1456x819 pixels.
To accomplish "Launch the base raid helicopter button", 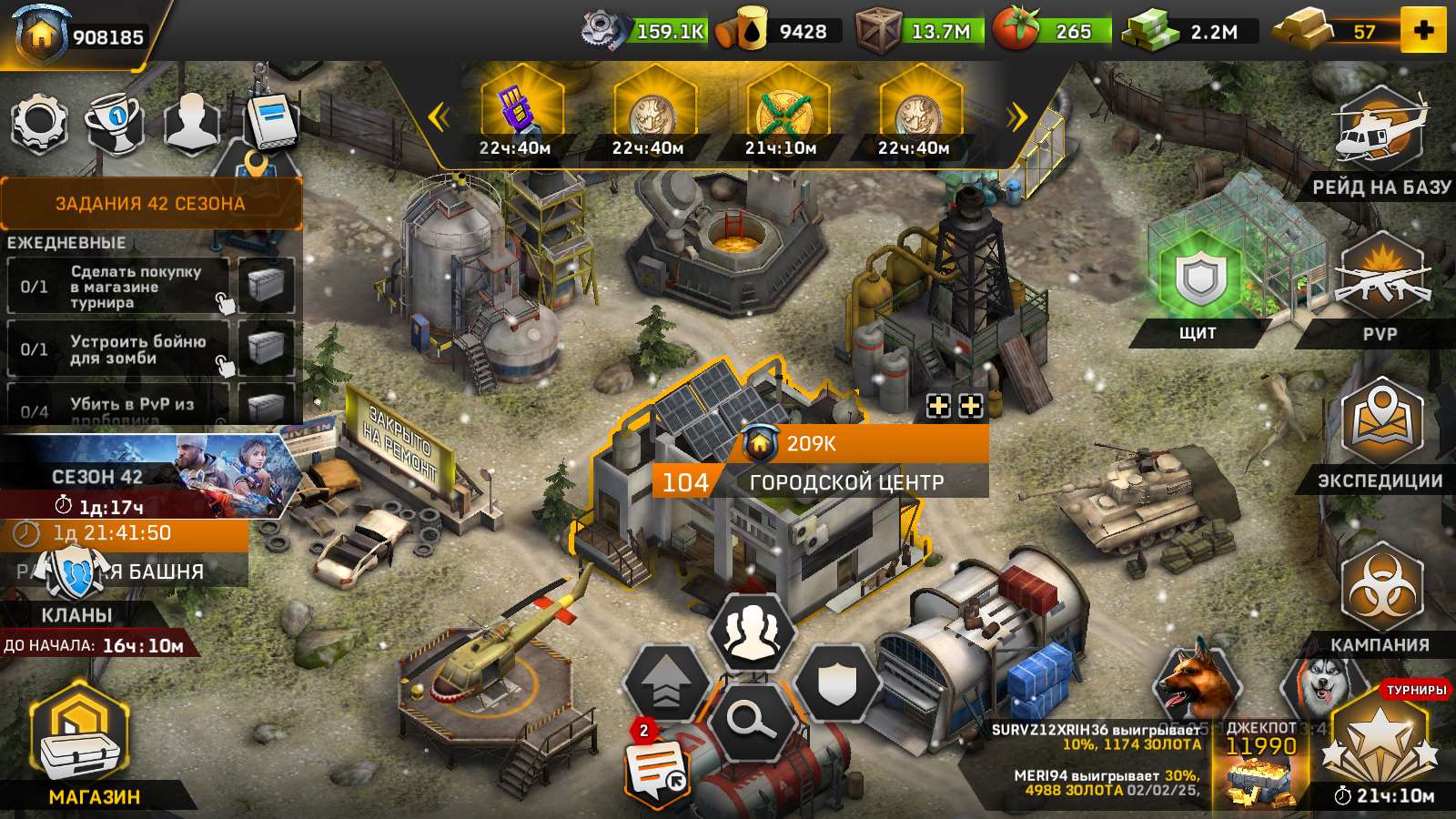I will [x=1380, y=135].
